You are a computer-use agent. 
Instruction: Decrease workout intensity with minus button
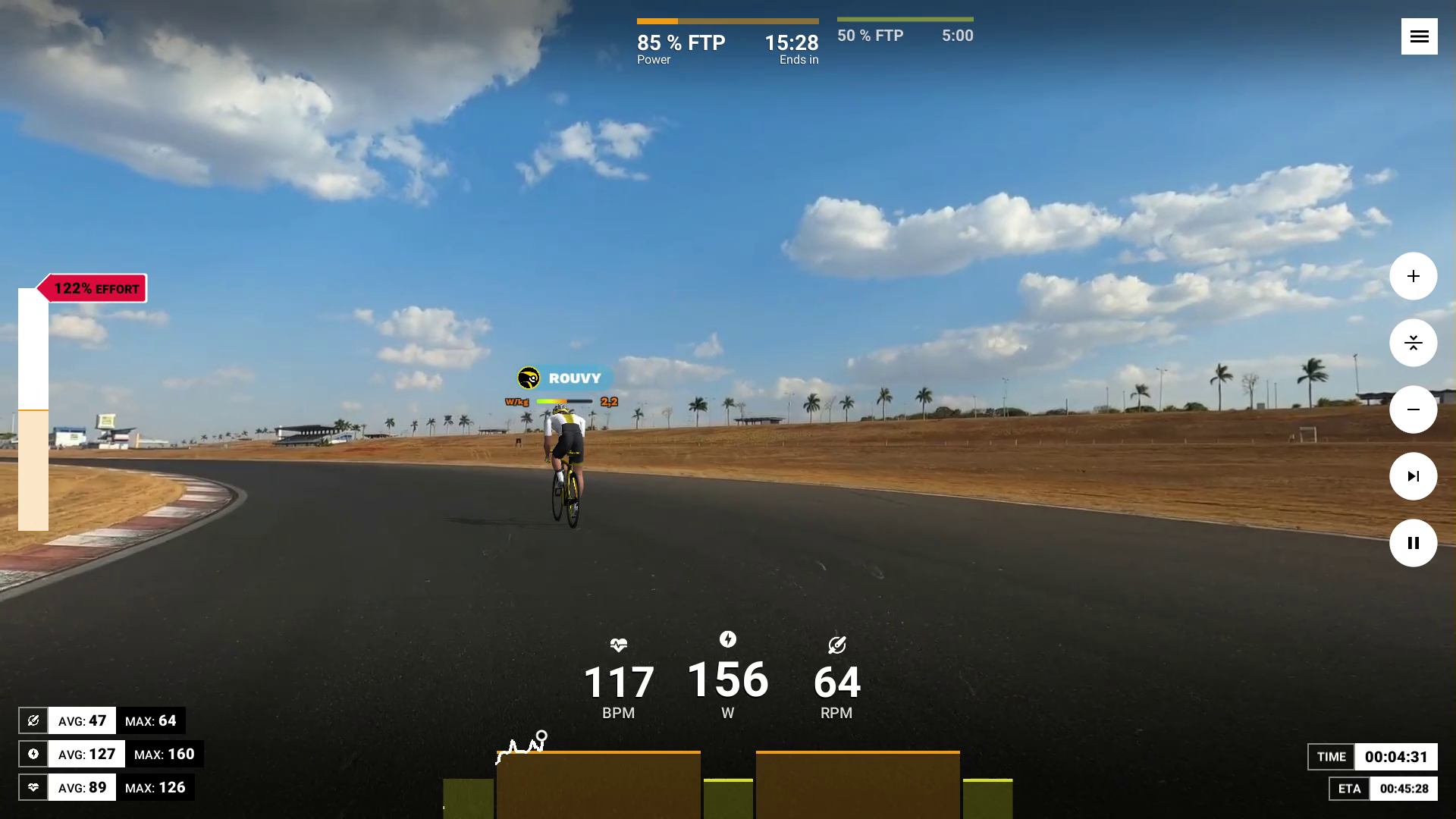(x=1413, y=409)
